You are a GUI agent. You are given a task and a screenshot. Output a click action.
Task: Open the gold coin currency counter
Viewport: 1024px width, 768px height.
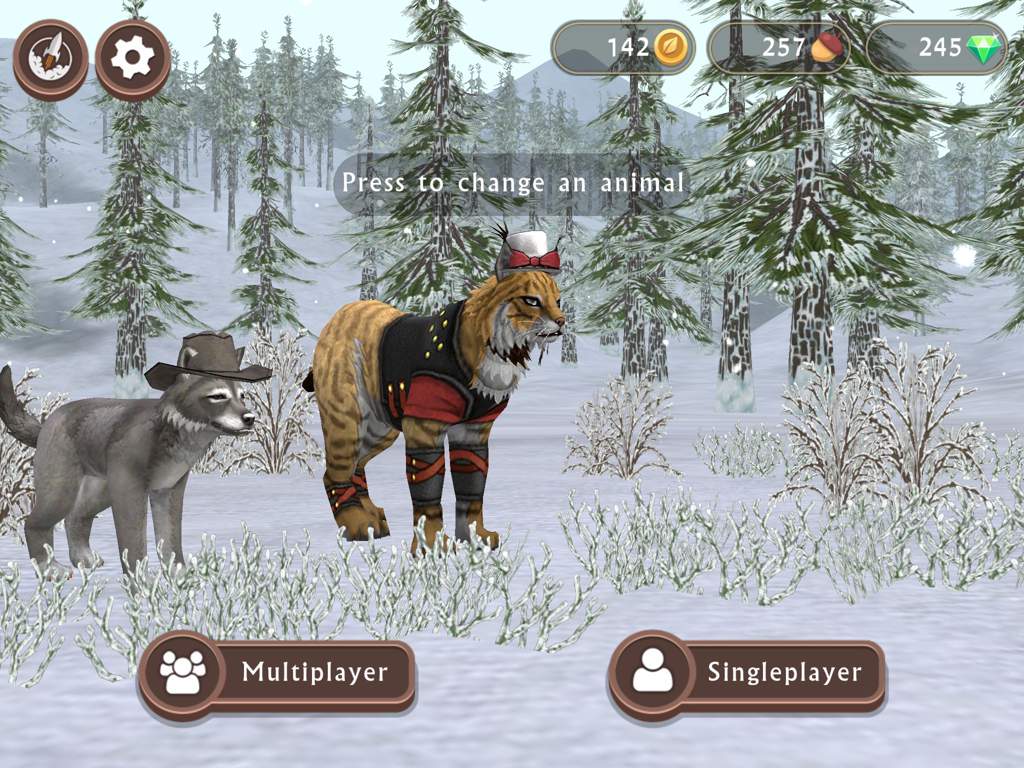623,48
